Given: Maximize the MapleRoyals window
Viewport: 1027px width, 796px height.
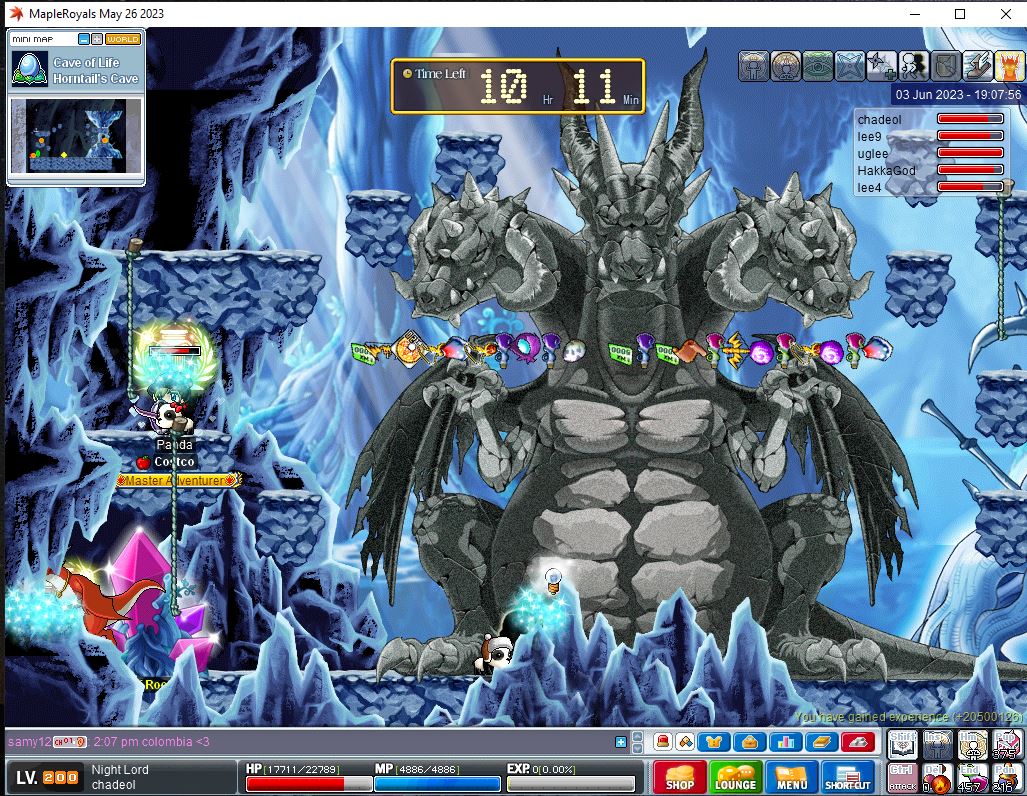Looking at the screenshot, I should (960, 14).
